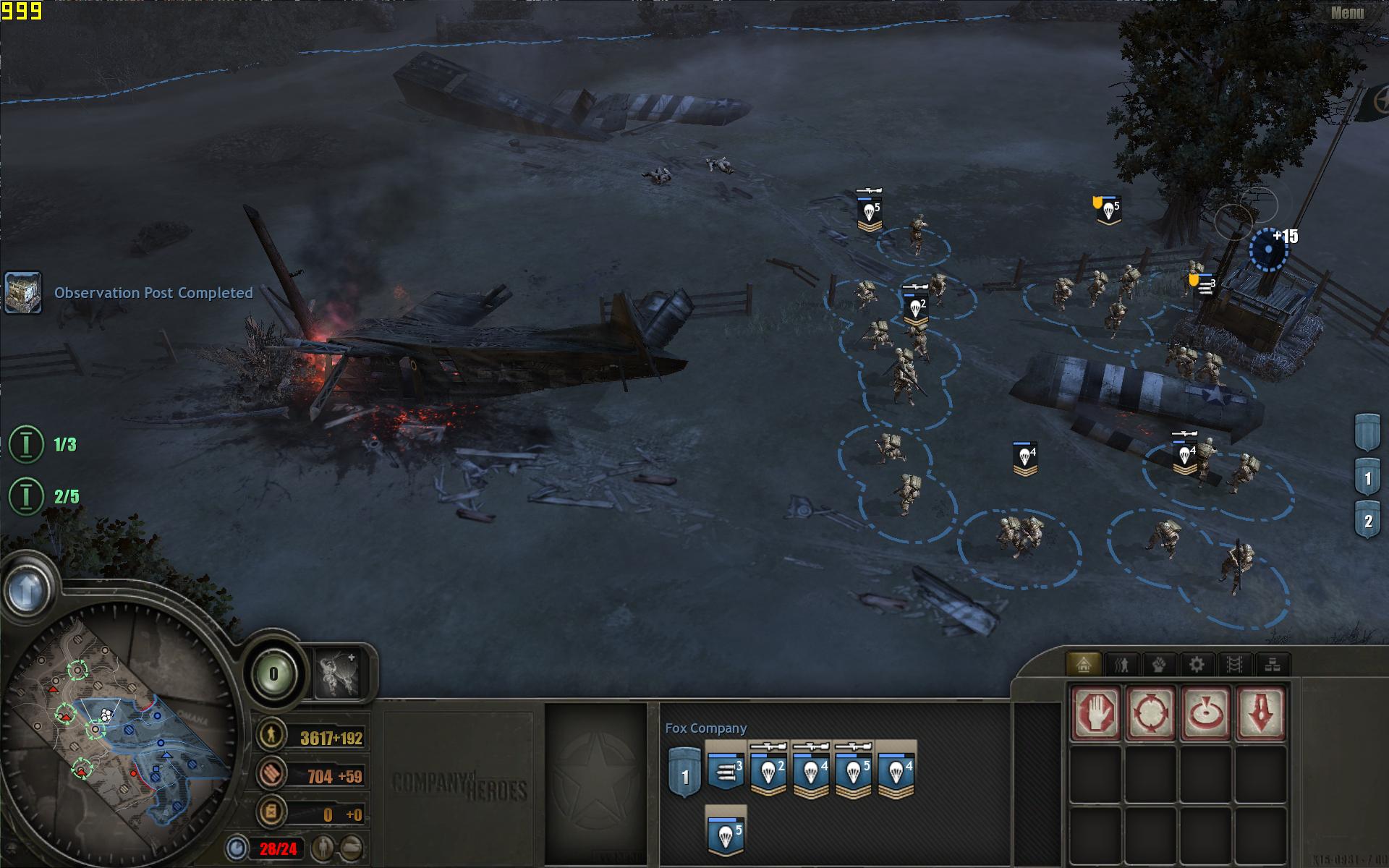Click the tank icon by population counter

tap(352, 847)
